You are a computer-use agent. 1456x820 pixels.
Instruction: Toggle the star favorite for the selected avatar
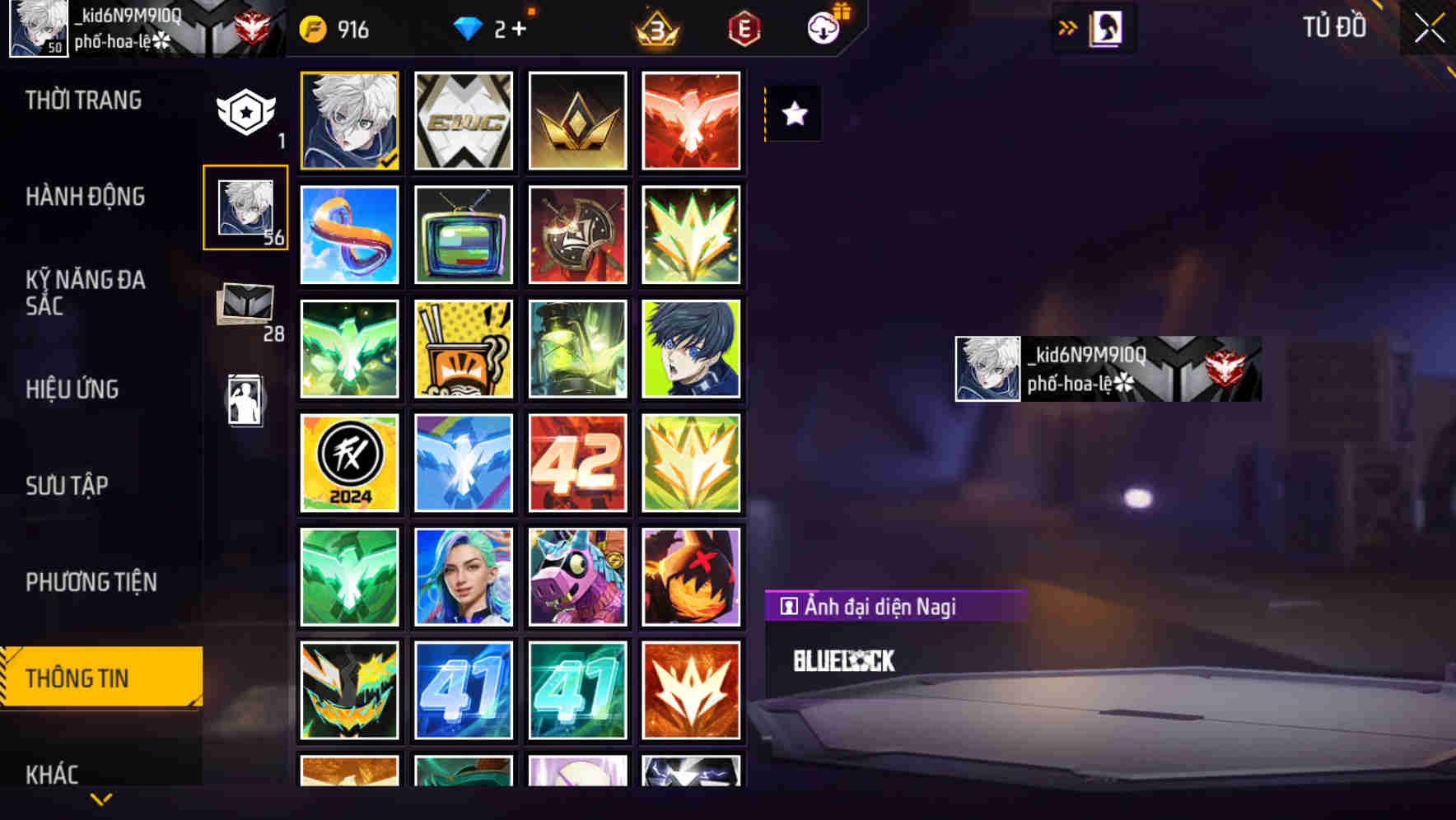(x=794, y=114)
